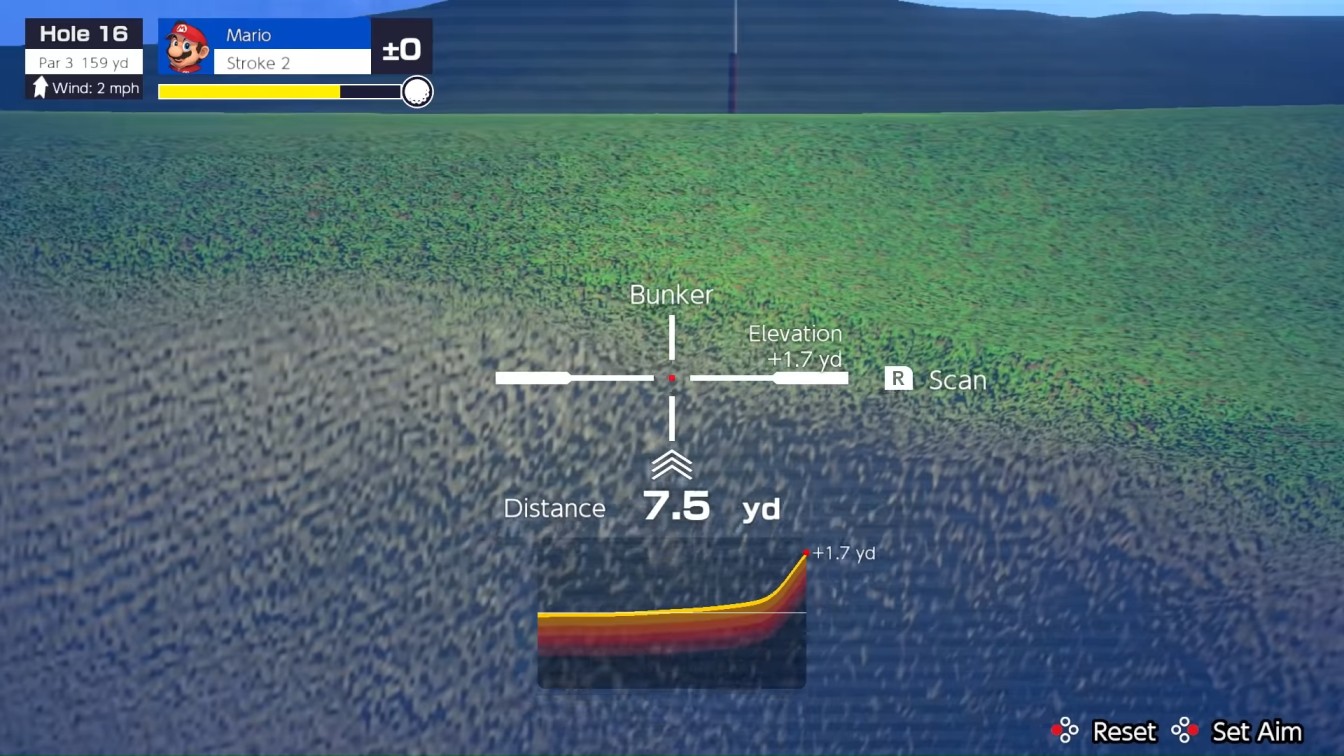
Task: Select the elevation profile graph
Action: point(671,614)
